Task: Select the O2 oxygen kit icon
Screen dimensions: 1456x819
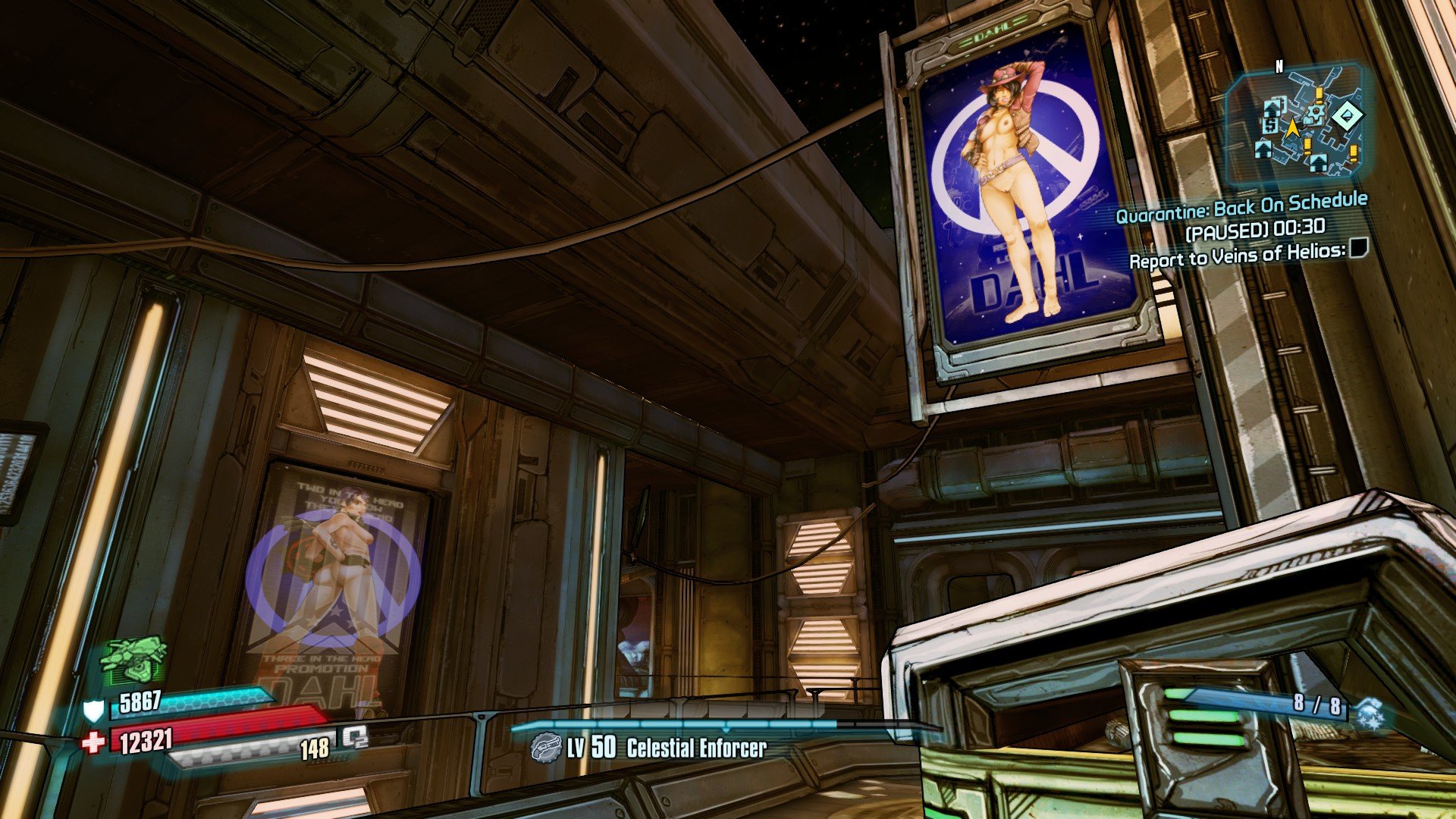Action: [354, 736]
